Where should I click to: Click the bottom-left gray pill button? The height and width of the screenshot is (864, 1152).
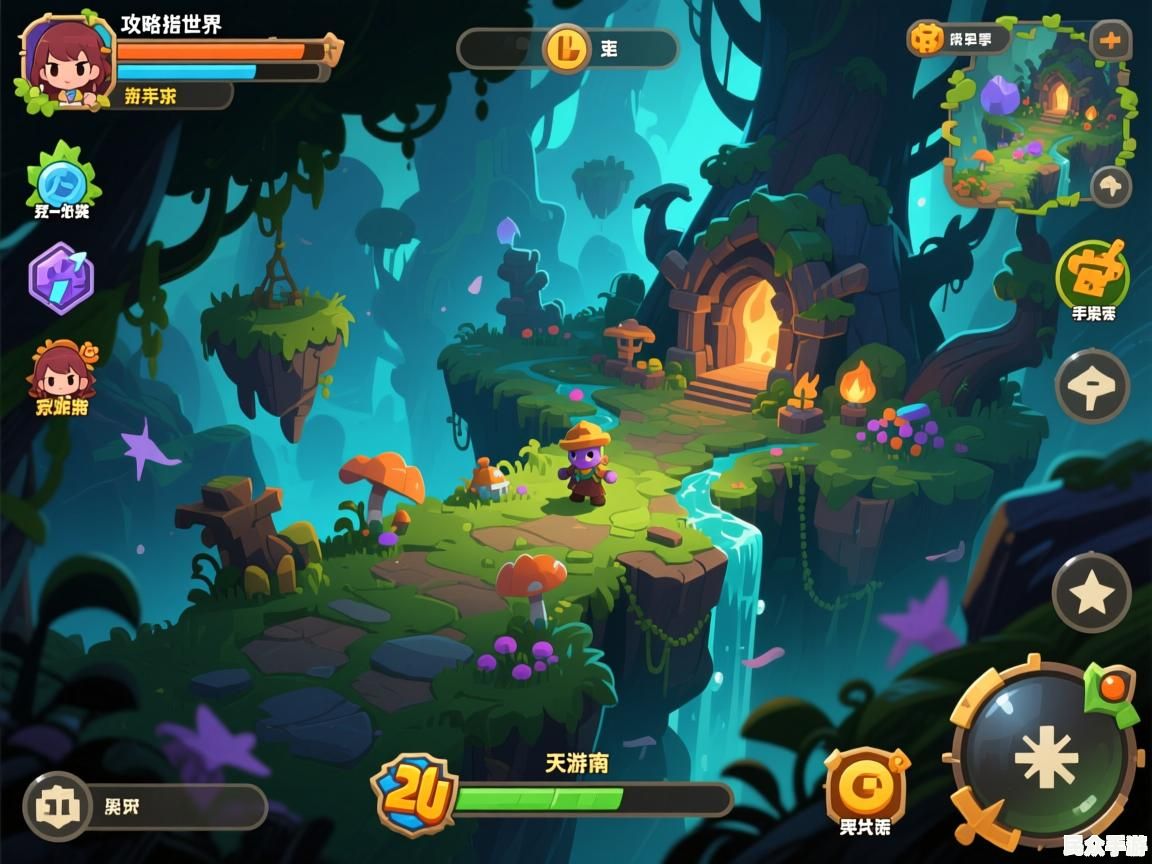(x=145, y=807)
